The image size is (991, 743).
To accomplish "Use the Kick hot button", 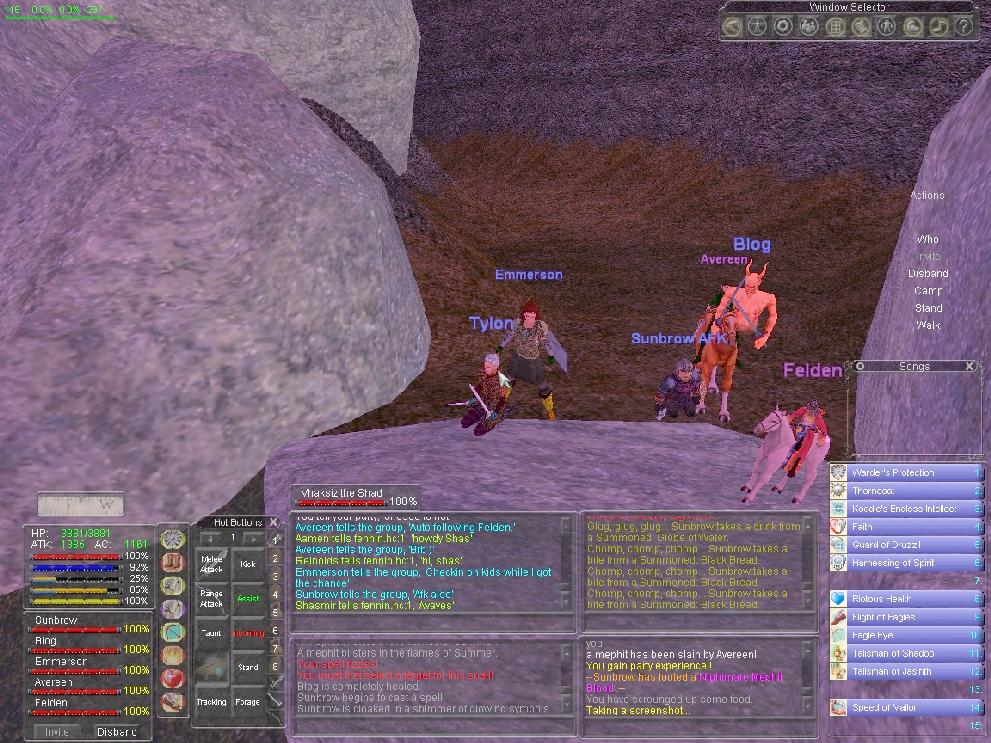I will click(248, 564).
